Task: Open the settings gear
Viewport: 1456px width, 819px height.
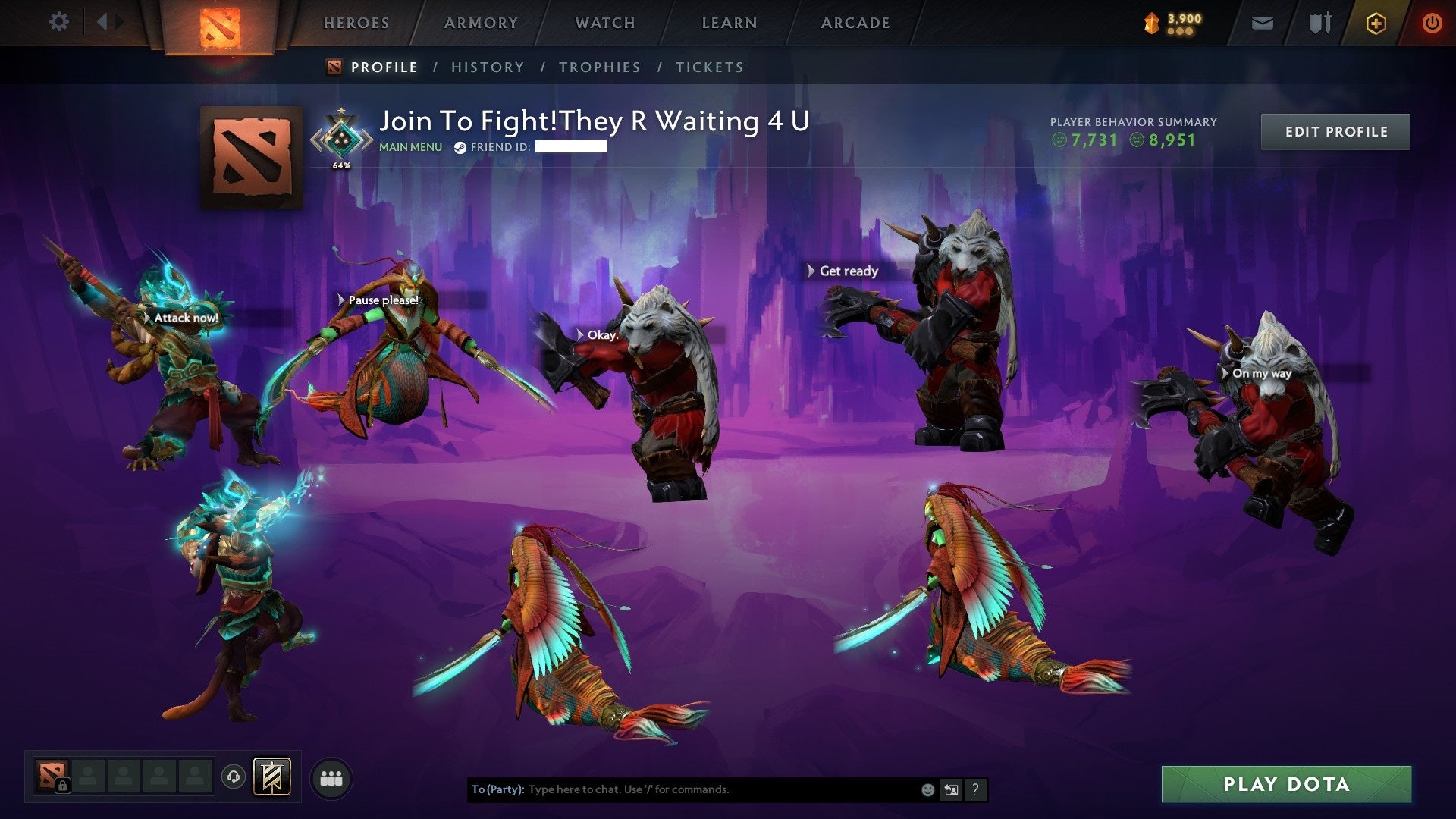Action: point(58,22)
